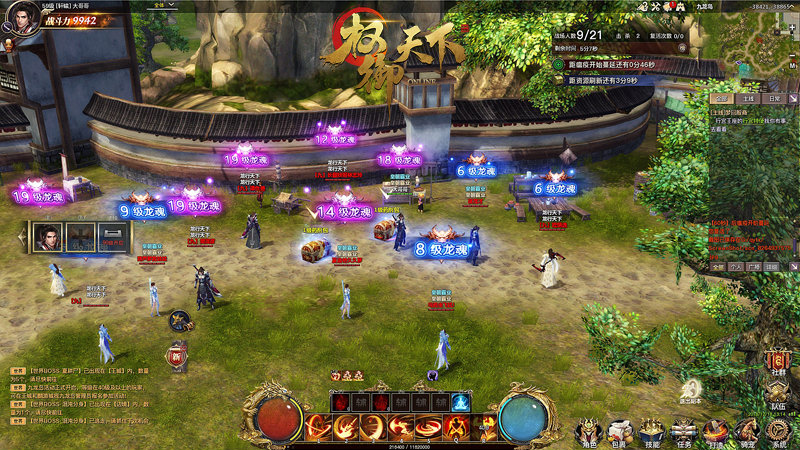Select the 全部 quest tracker tab
Screen dimensions: 800x450
point(721,99)
